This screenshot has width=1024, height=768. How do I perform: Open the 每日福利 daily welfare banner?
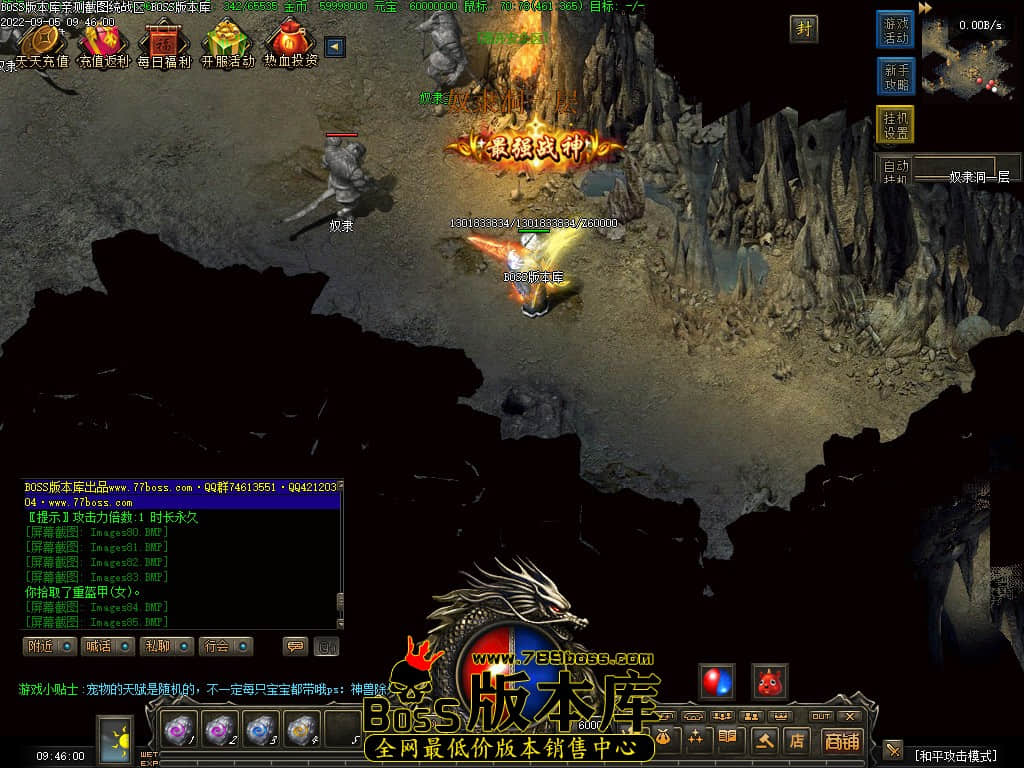pyautogui.click(x=163, y=44)
